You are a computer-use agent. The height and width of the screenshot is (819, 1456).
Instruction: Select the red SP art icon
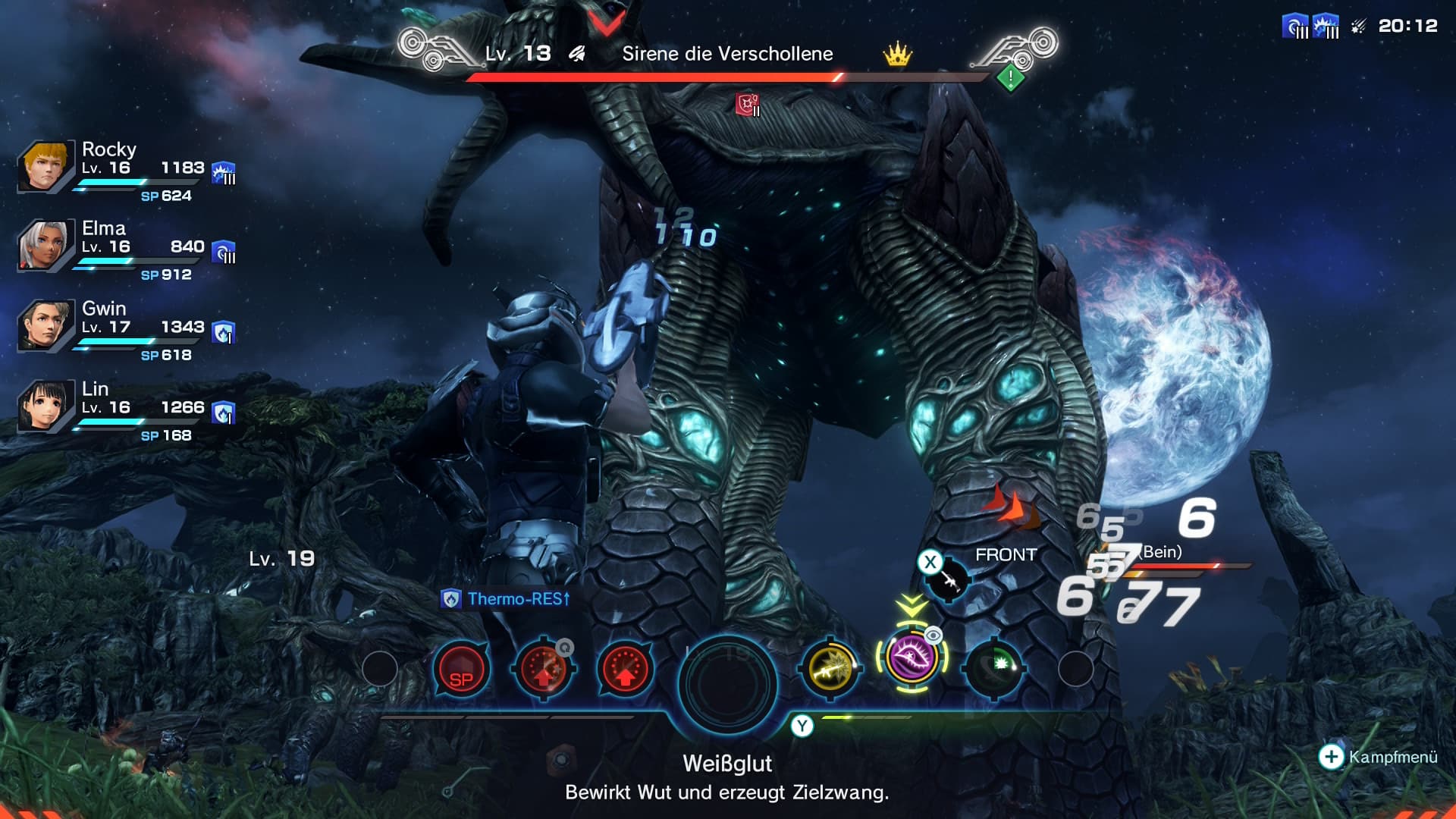(461, 670)
